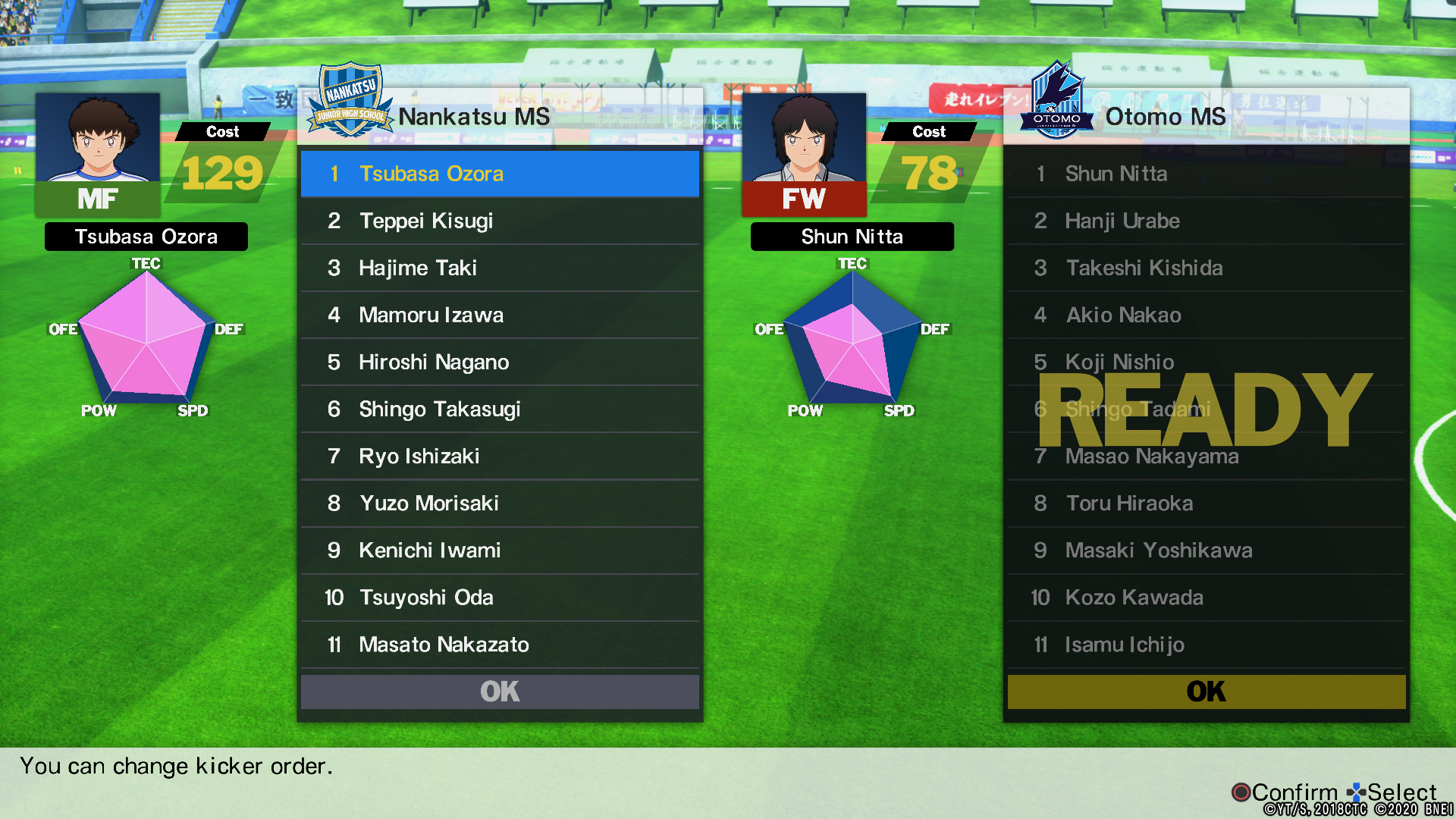Viewport: 1456px width, 819px height.
Task: Select Hiroshi Nagano's row
Action: [x=500, y=362]
